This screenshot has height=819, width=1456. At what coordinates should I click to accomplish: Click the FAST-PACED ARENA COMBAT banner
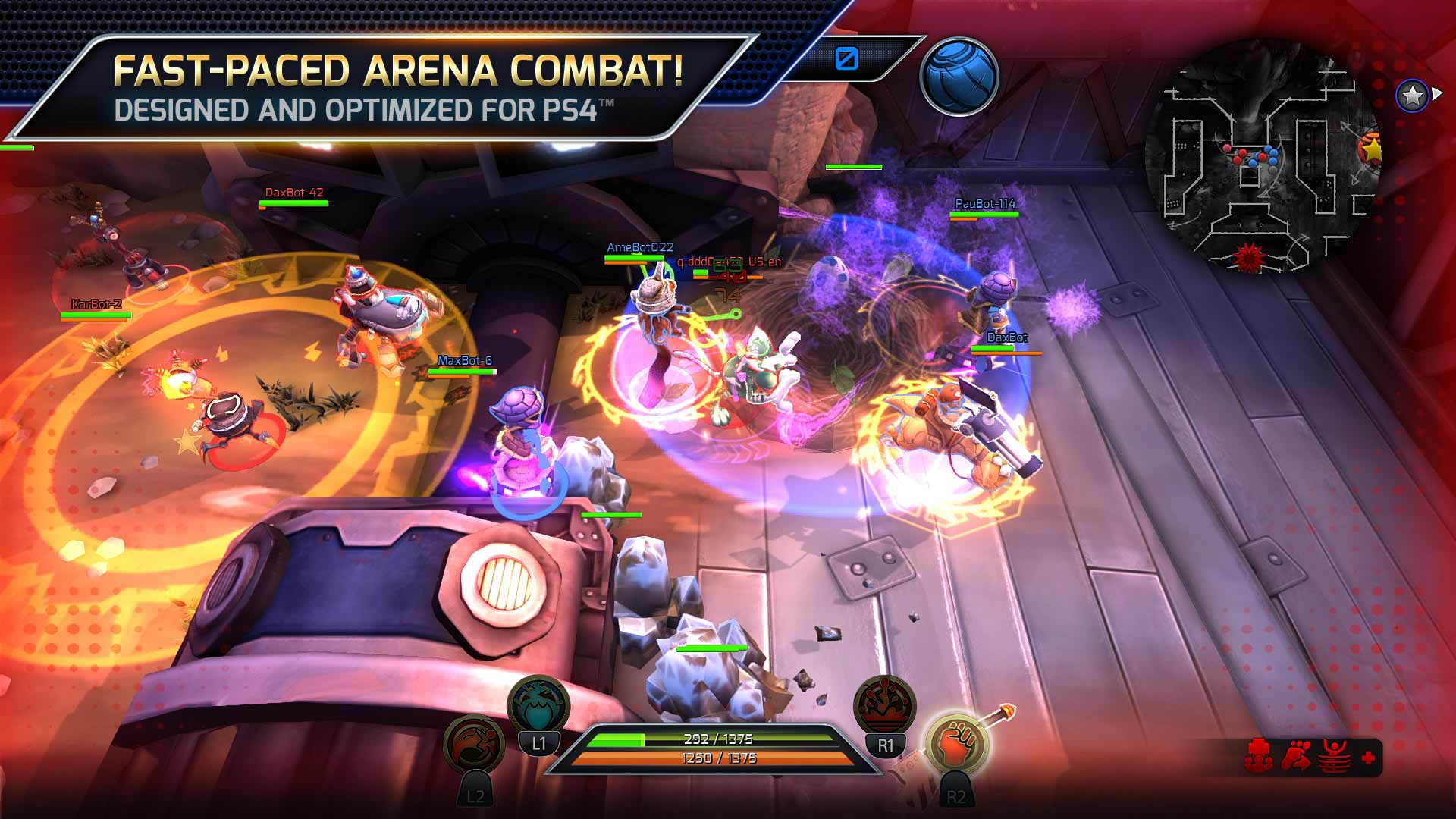click(402, 71)
